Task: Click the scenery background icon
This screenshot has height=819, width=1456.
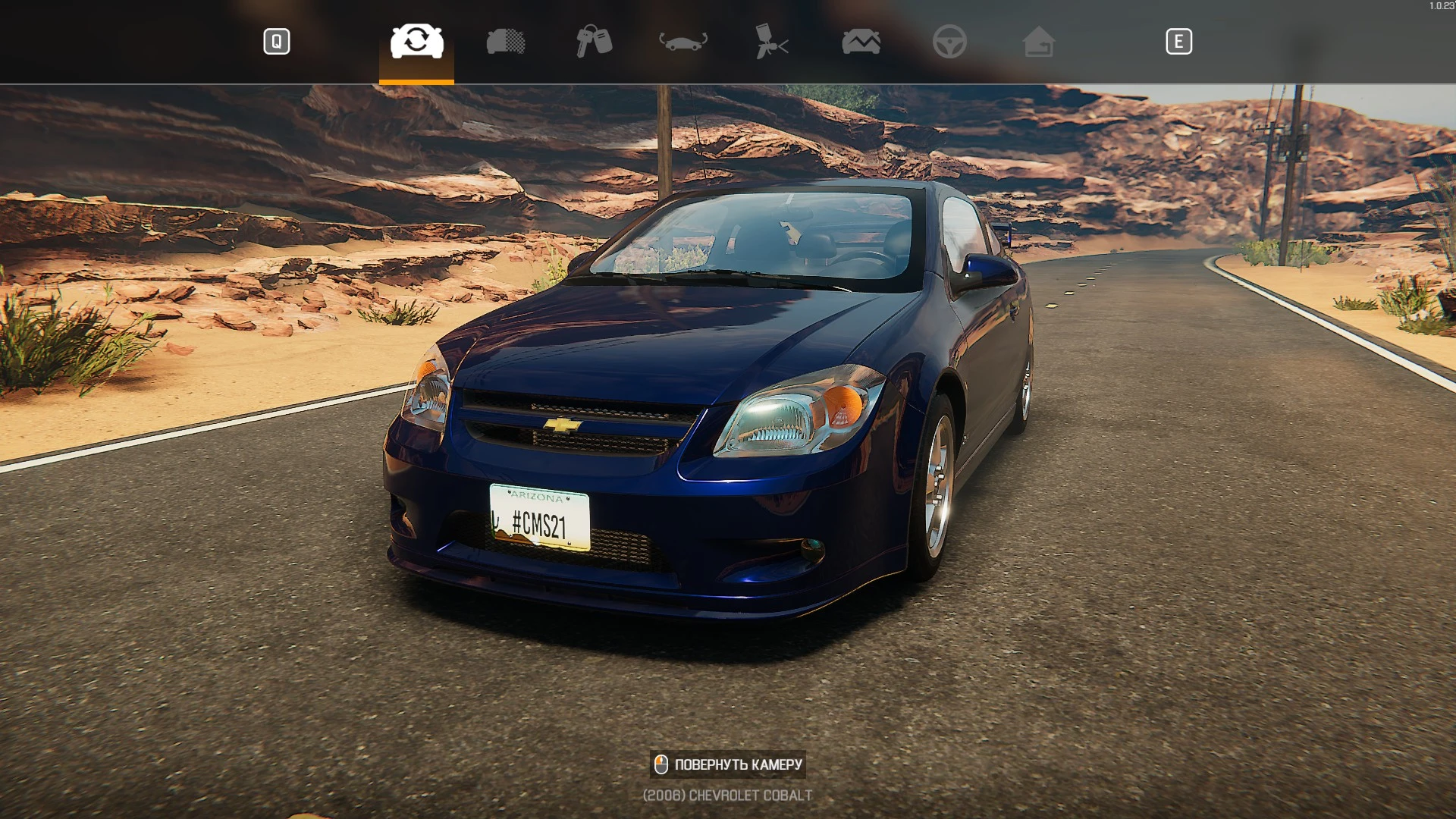Action: 861,42
